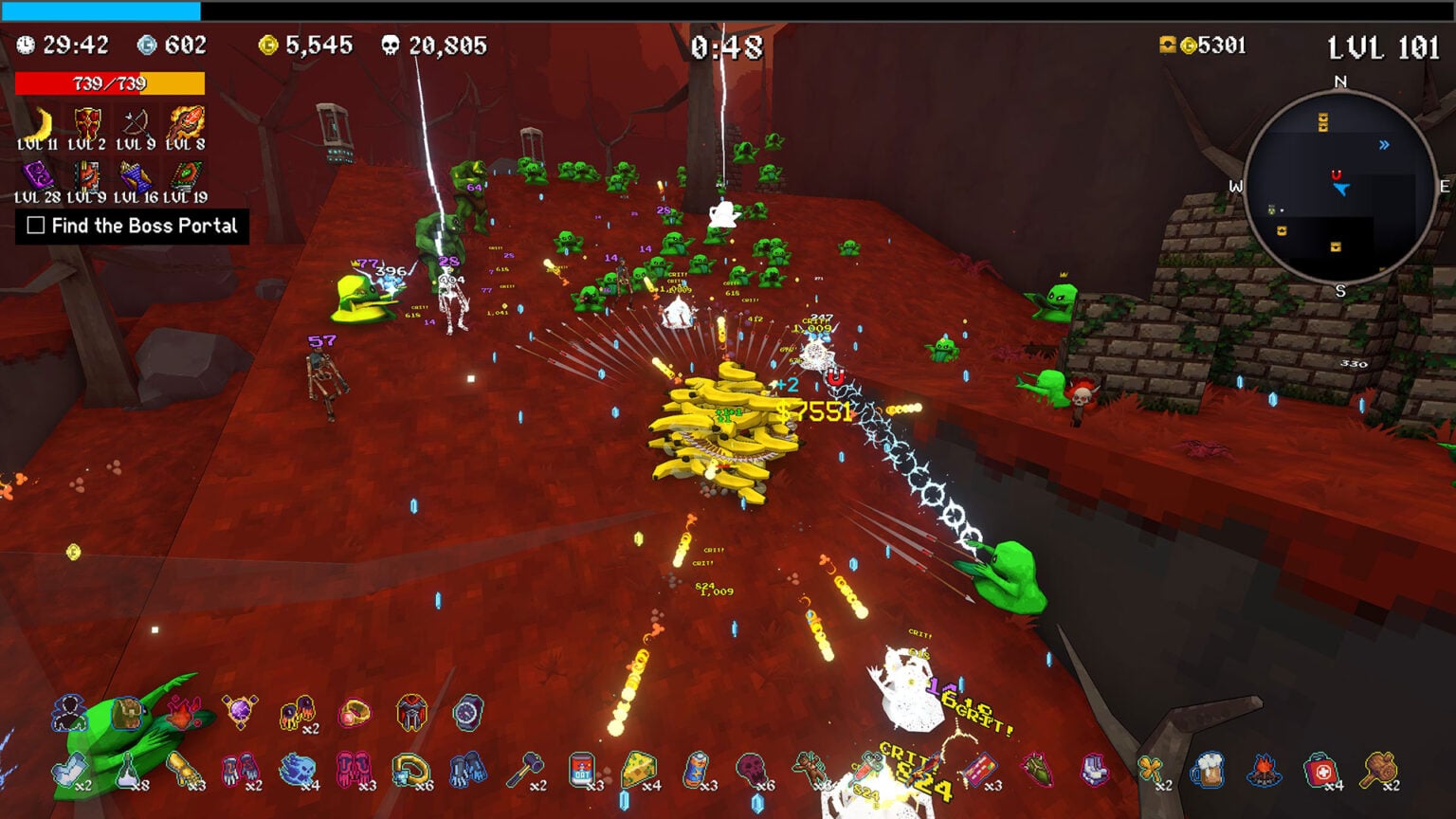Viewport: 1456px width, 819px height.
Task: Click the beer mug consumable item
Action: [1207, 770]
